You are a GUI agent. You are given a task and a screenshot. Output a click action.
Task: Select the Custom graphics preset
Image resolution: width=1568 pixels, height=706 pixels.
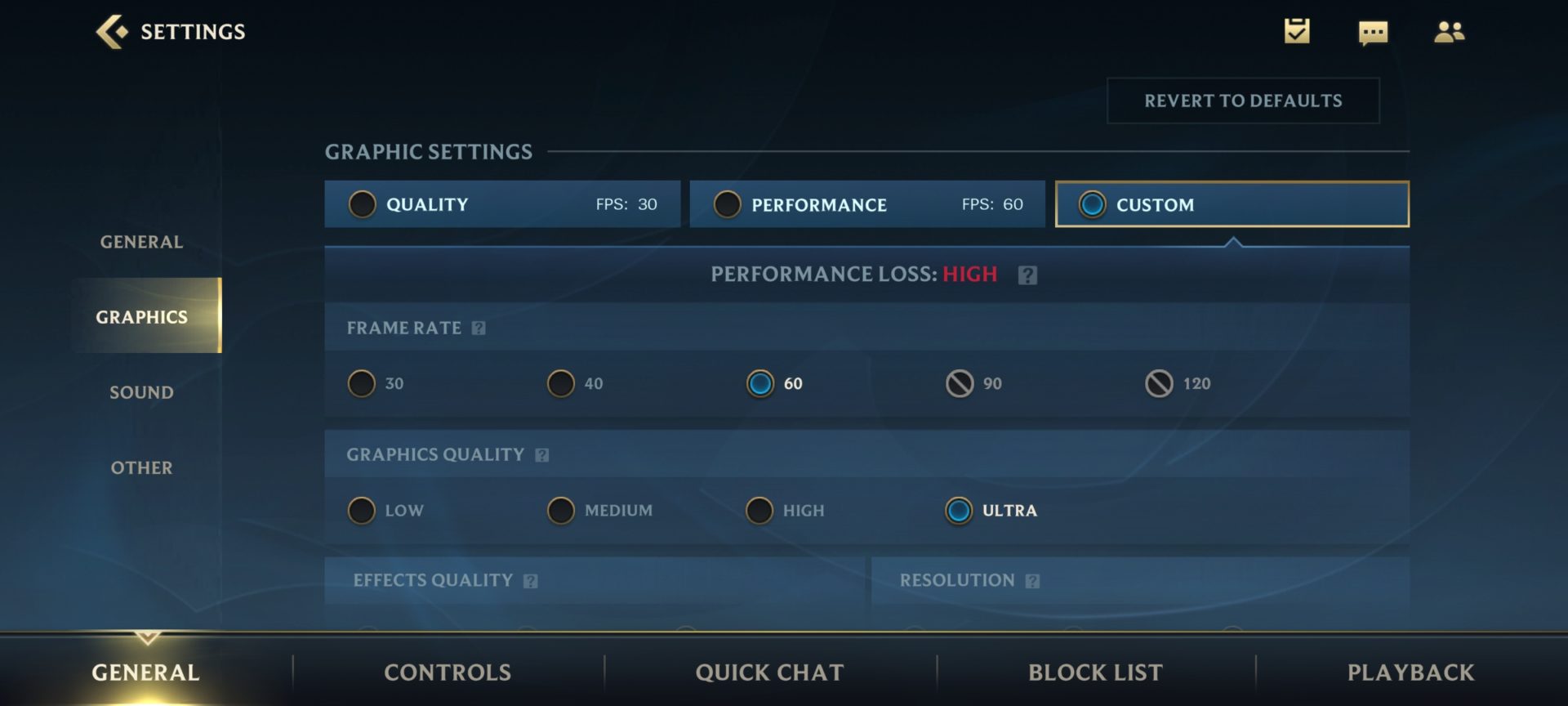pos(1232,204)
